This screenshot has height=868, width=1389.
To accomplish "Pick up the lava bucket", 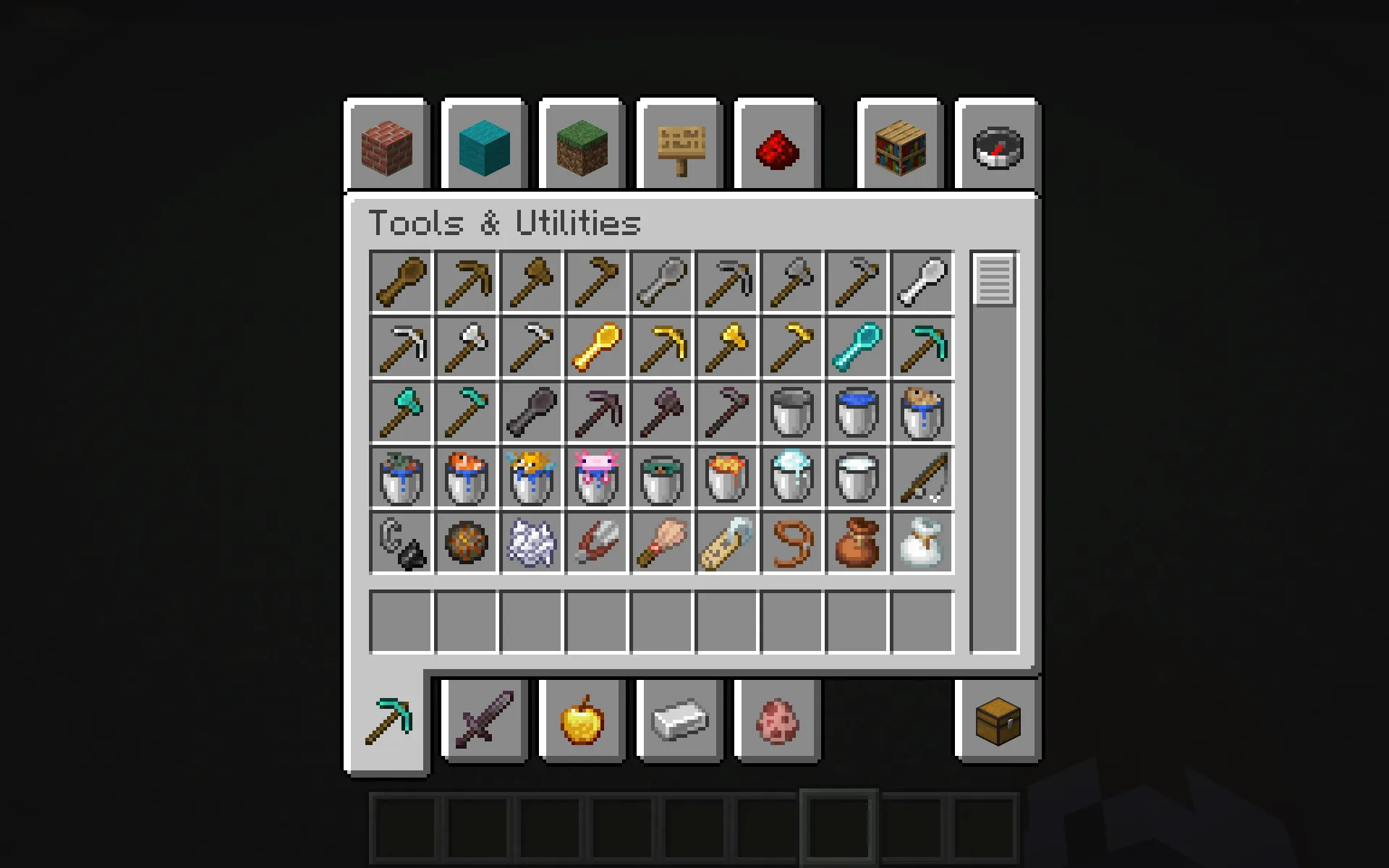I will (727, 477).
